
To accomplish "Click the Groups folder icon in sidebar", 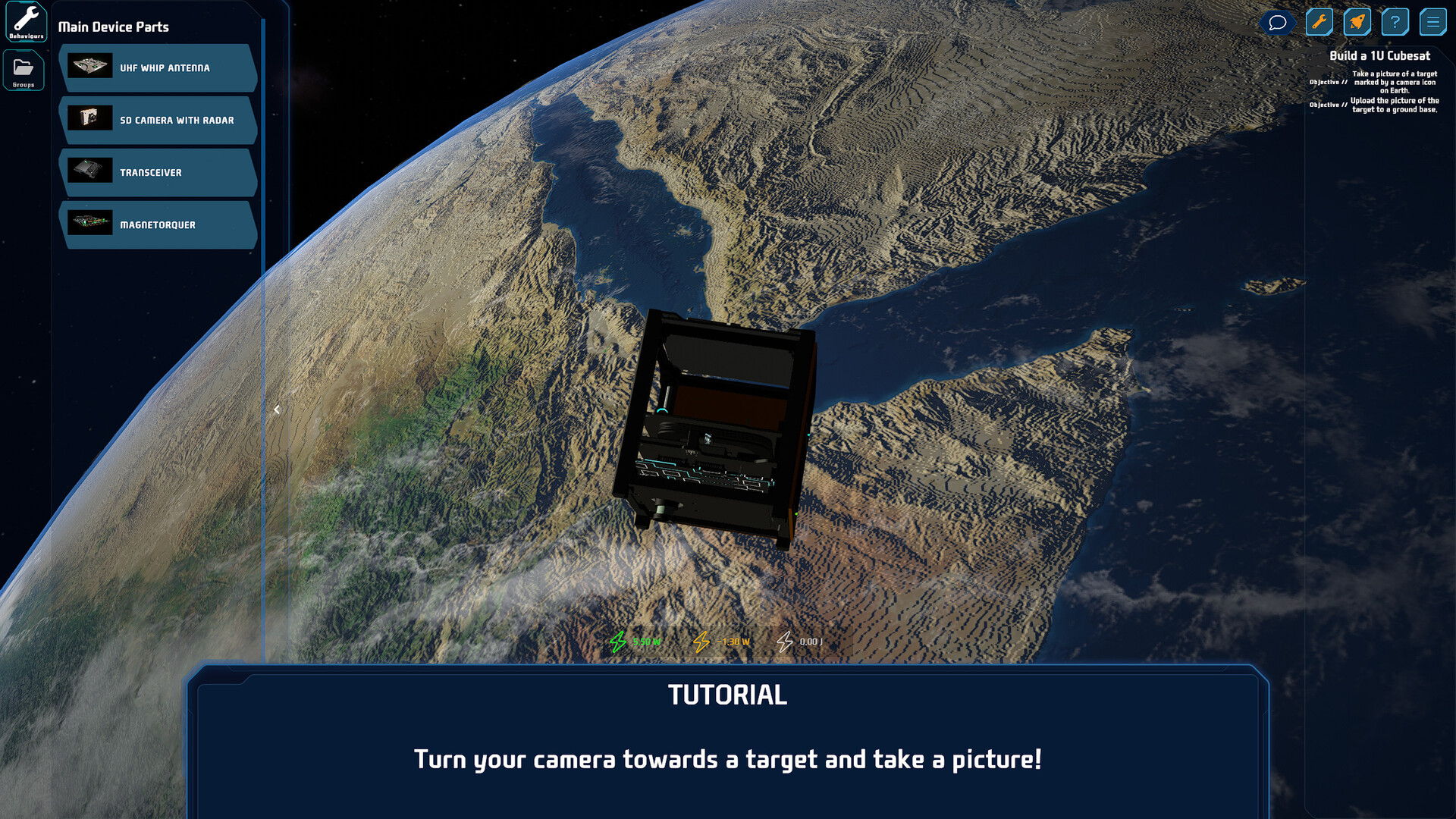I will point(24,68).
